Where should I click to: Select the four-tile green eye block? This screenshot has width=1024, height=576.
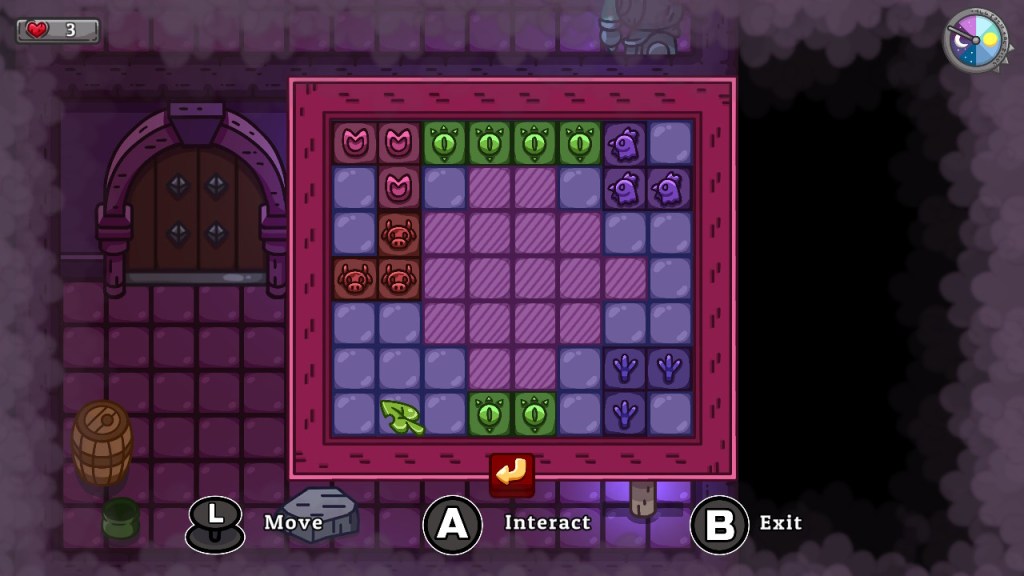(510, 143)
